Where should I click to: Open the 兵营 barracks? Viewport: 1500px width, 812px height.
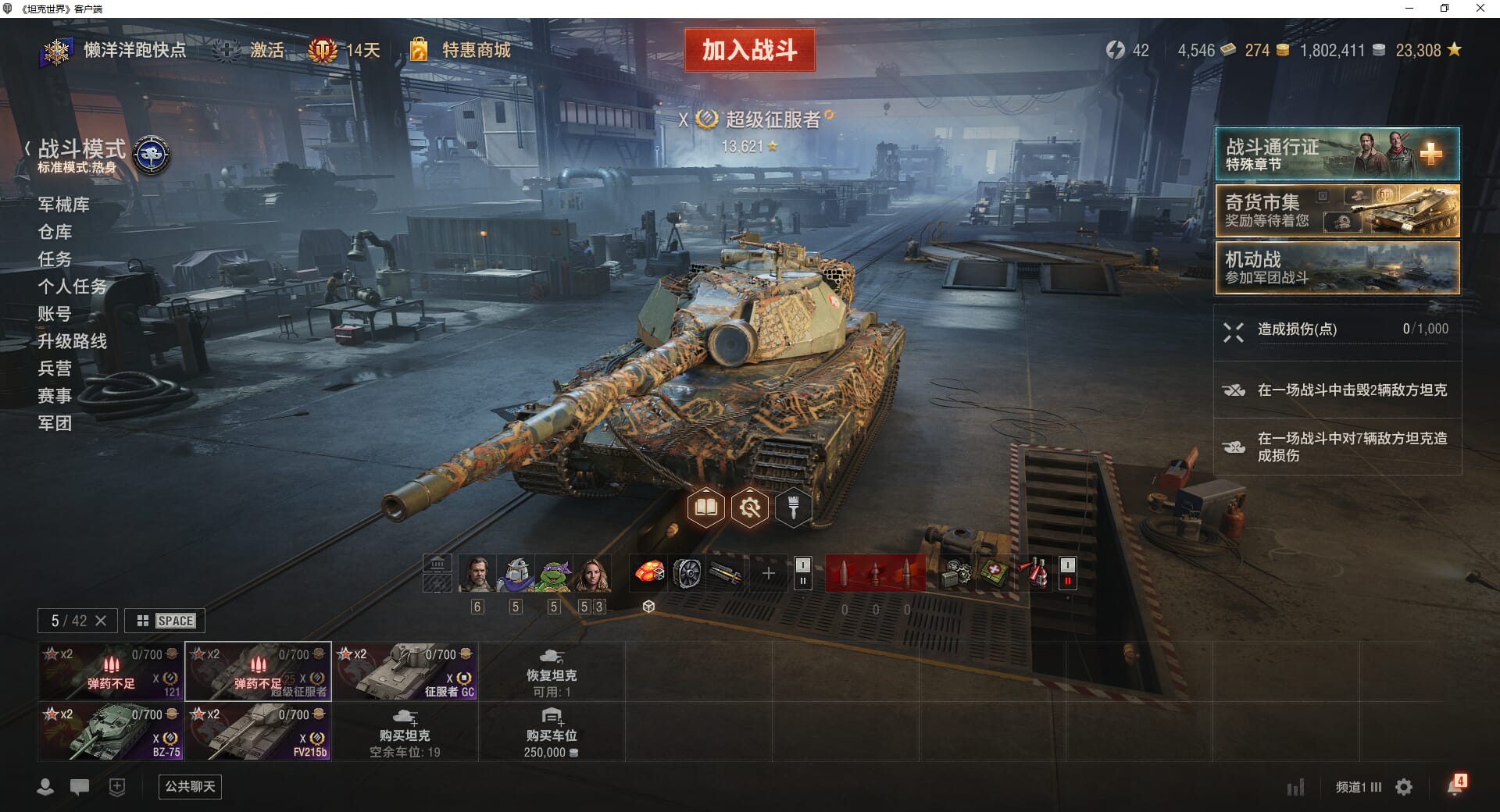point(55,369)
